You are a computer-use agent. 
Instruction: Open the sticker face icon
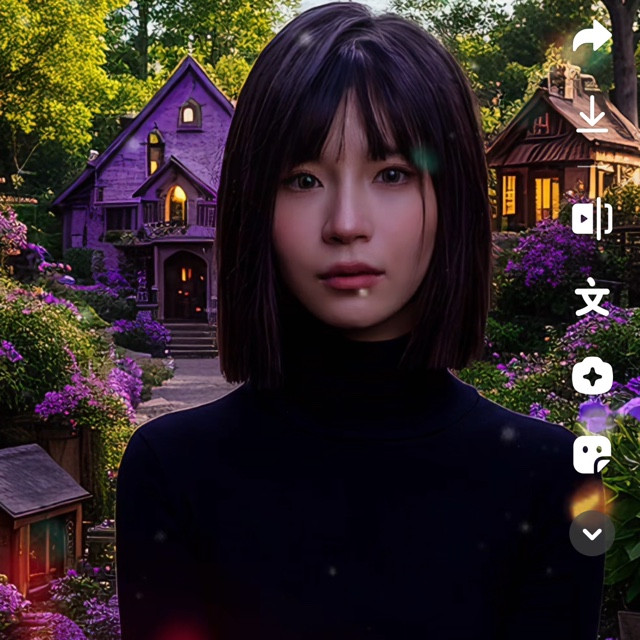pyautogui.click(x=592, y=454)
